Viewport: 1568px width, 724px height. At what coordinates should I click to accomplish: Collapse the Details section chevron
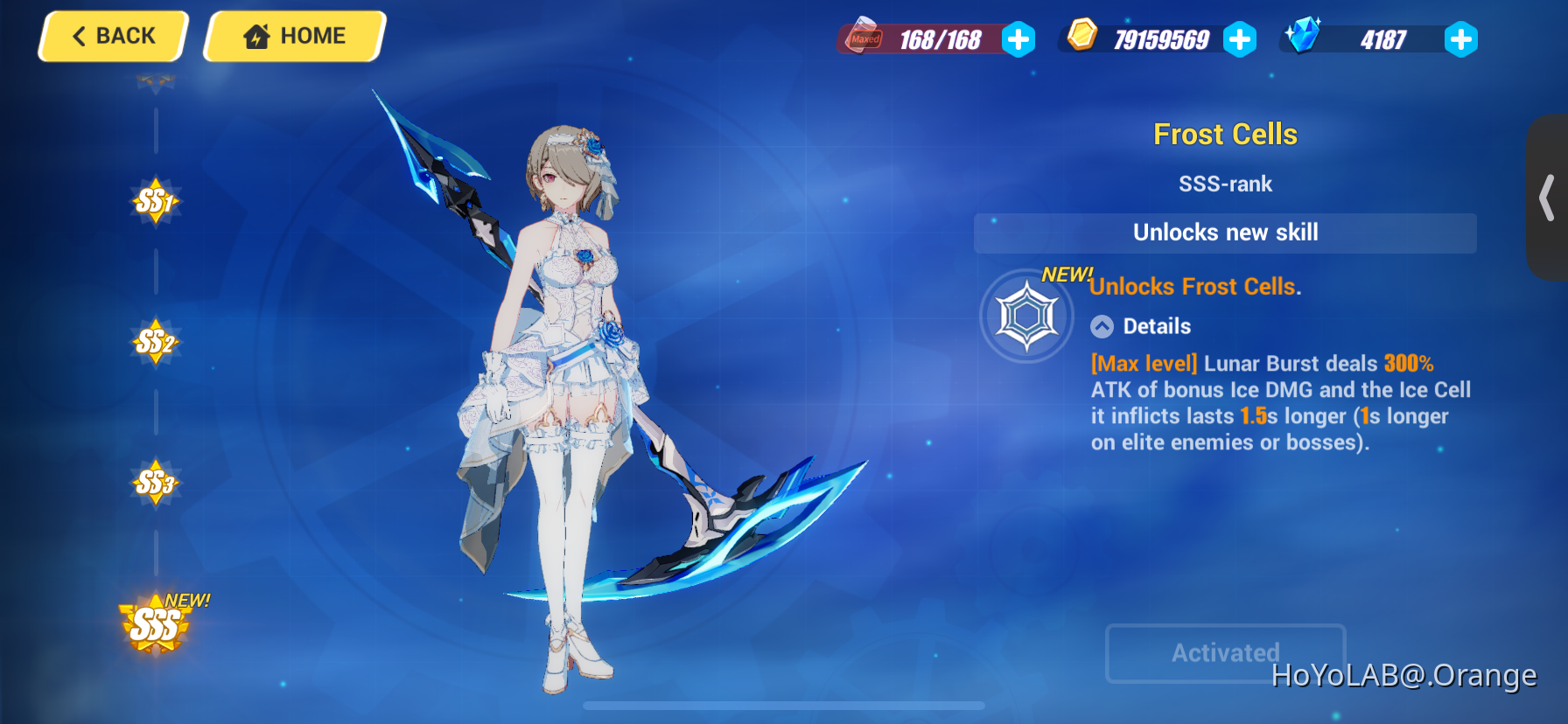[1102, 326]
